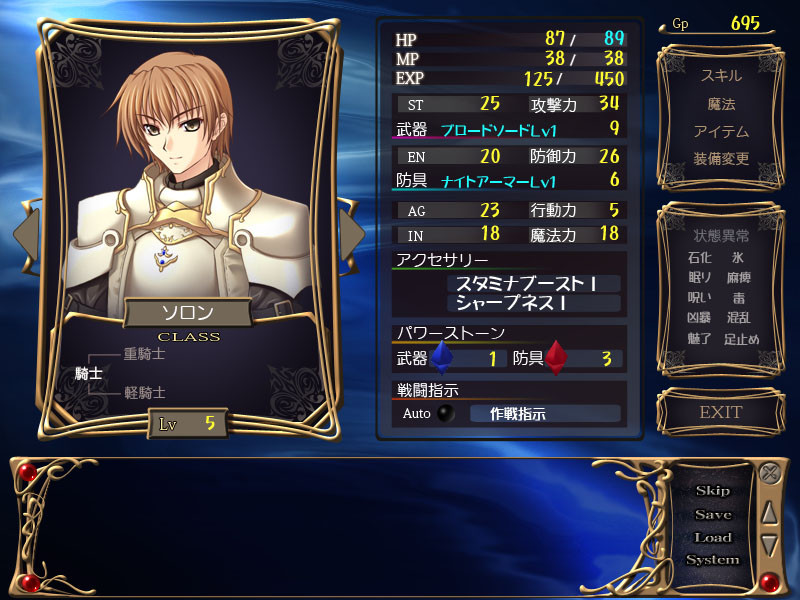Choose the シャープネスI accessory slot
This screenshot has width=800, height=600.
pyautogui.click(x=535, y=303)
